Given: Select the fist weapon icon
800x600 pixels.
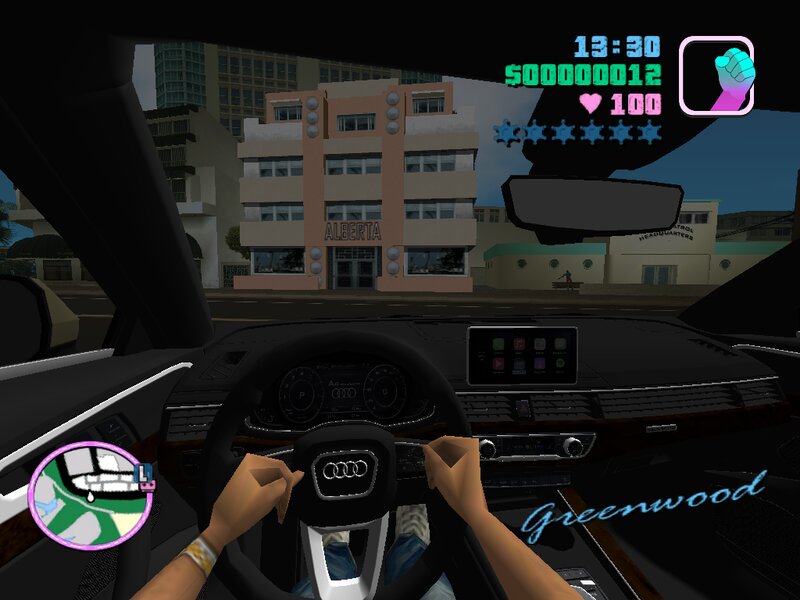Looking at the screenshot, I should pyautogui.click(x=715, y=75).
